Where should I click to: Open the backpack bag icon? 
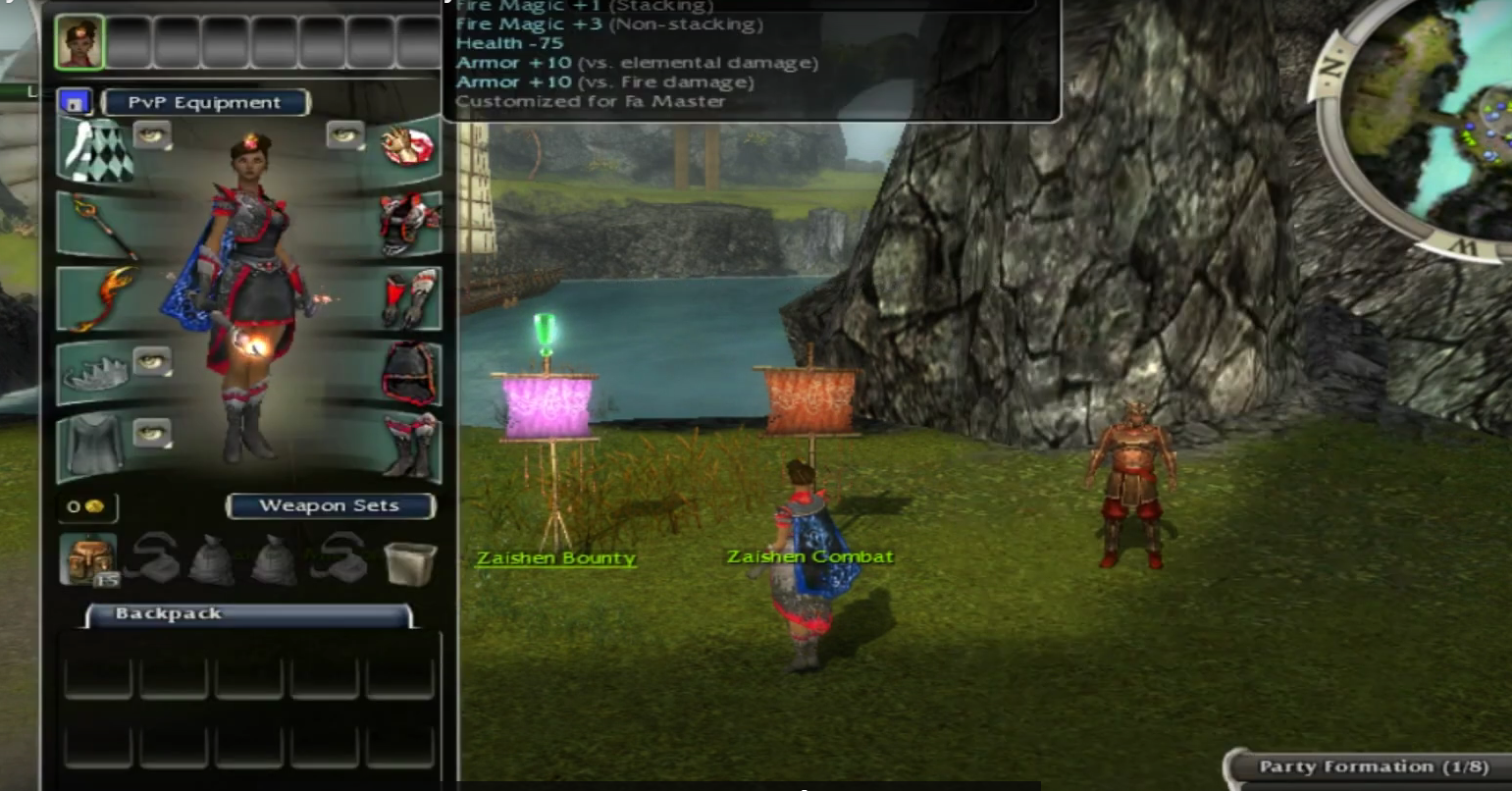tap(89, 559)
